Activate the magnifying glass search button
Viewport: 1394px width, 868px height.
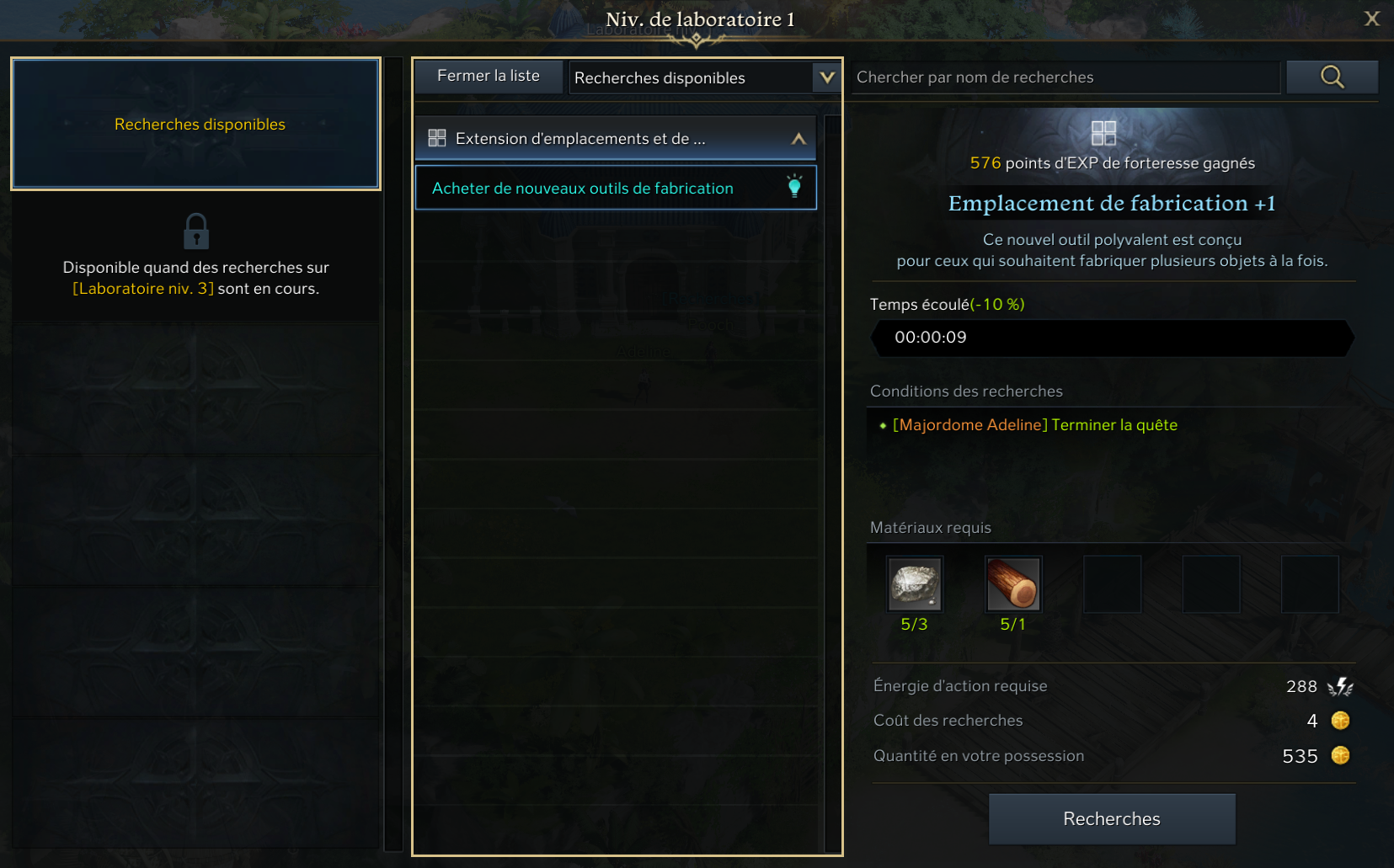1332,77
